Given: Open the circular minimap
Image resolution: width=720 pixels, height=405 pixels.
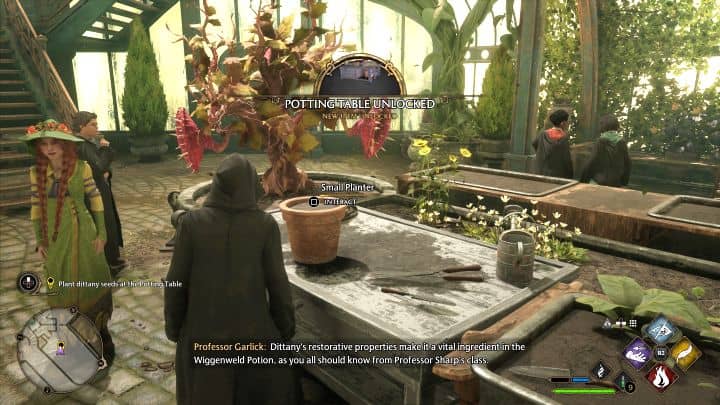Looking at the screenshot, I should 59,349.
